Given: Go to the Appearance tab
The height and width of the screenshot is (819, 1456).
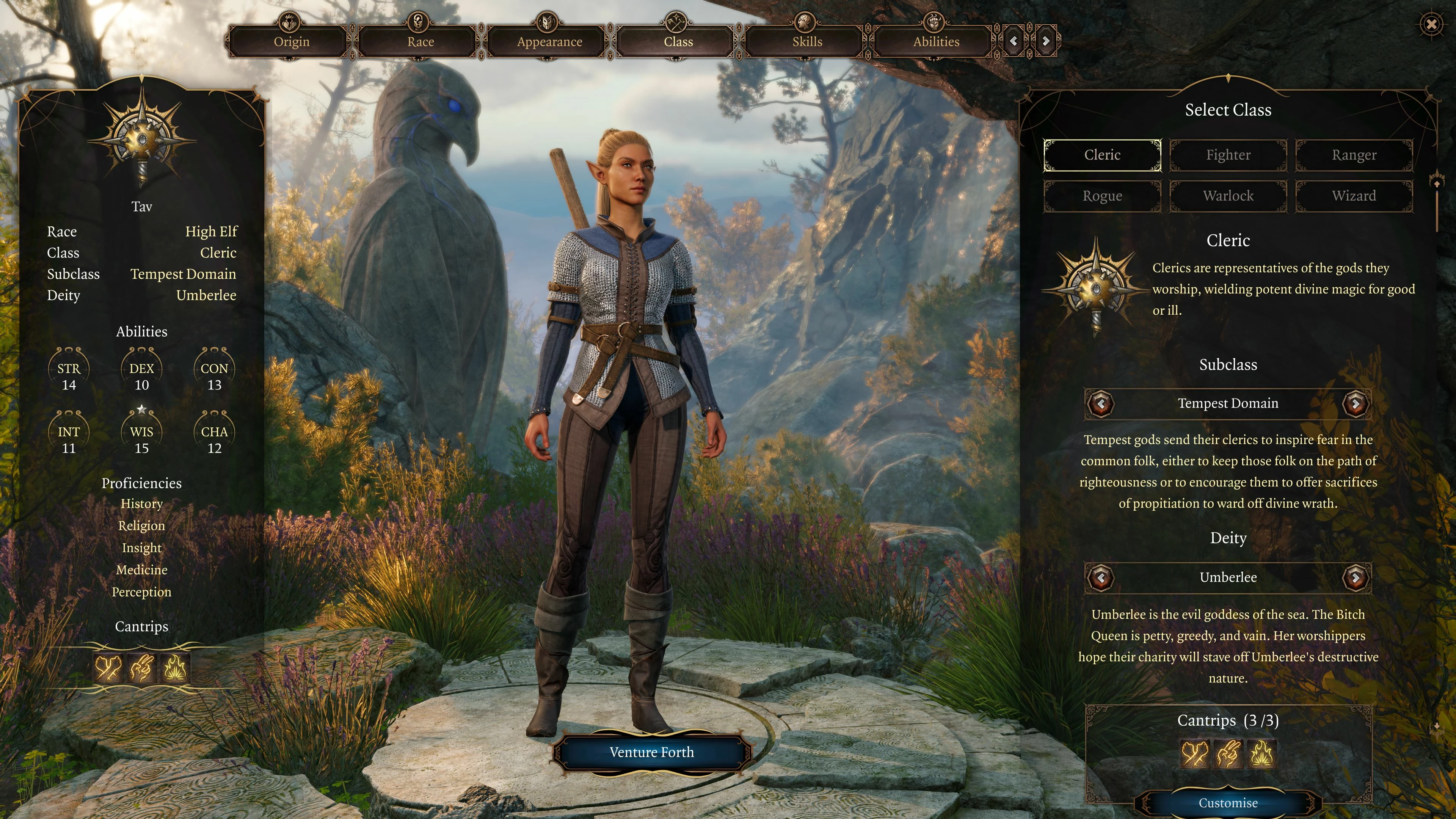Looking at the screenshot, I should coord(549,42).
